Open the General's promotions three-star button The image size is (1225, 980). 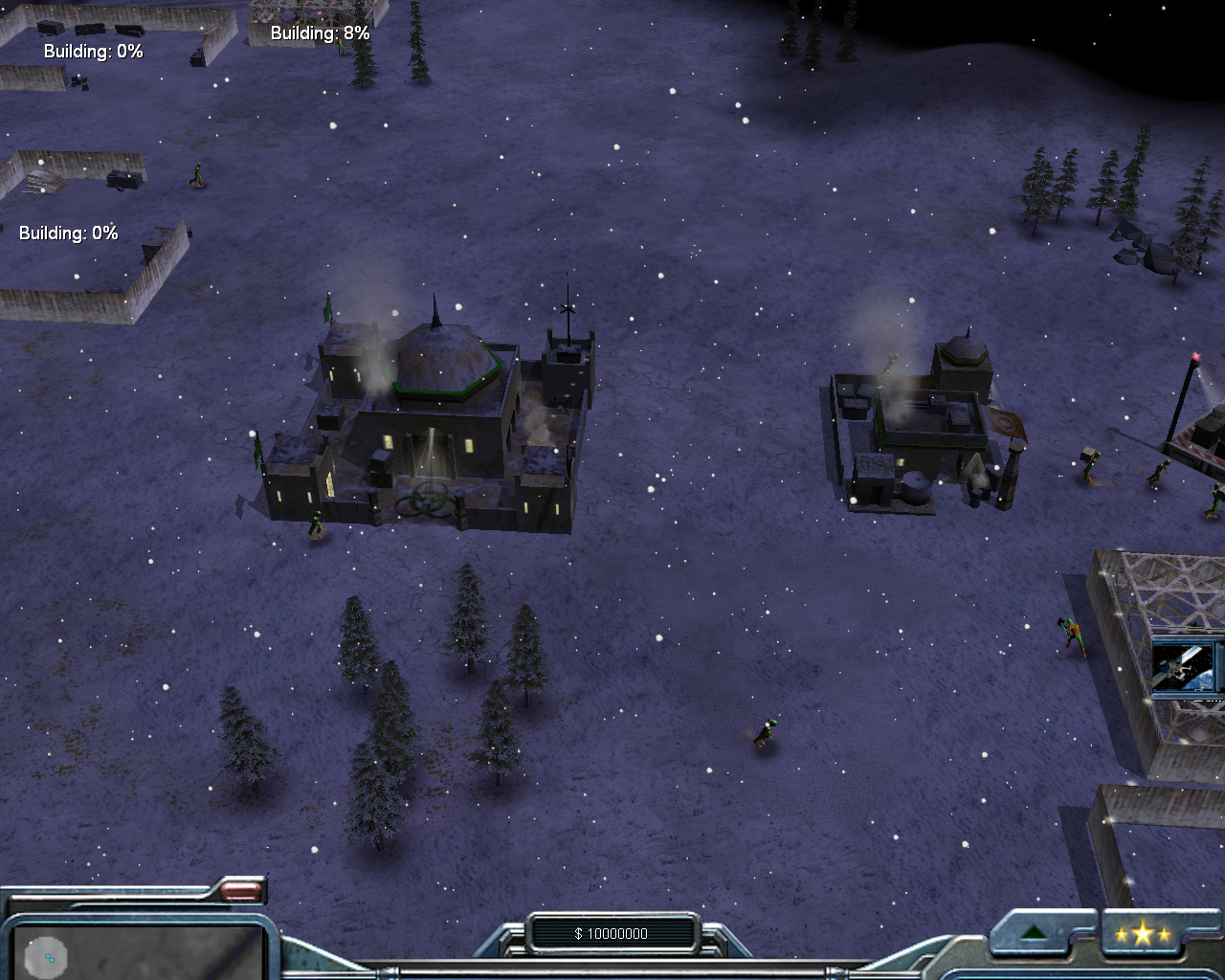(x=1143, y=934)
